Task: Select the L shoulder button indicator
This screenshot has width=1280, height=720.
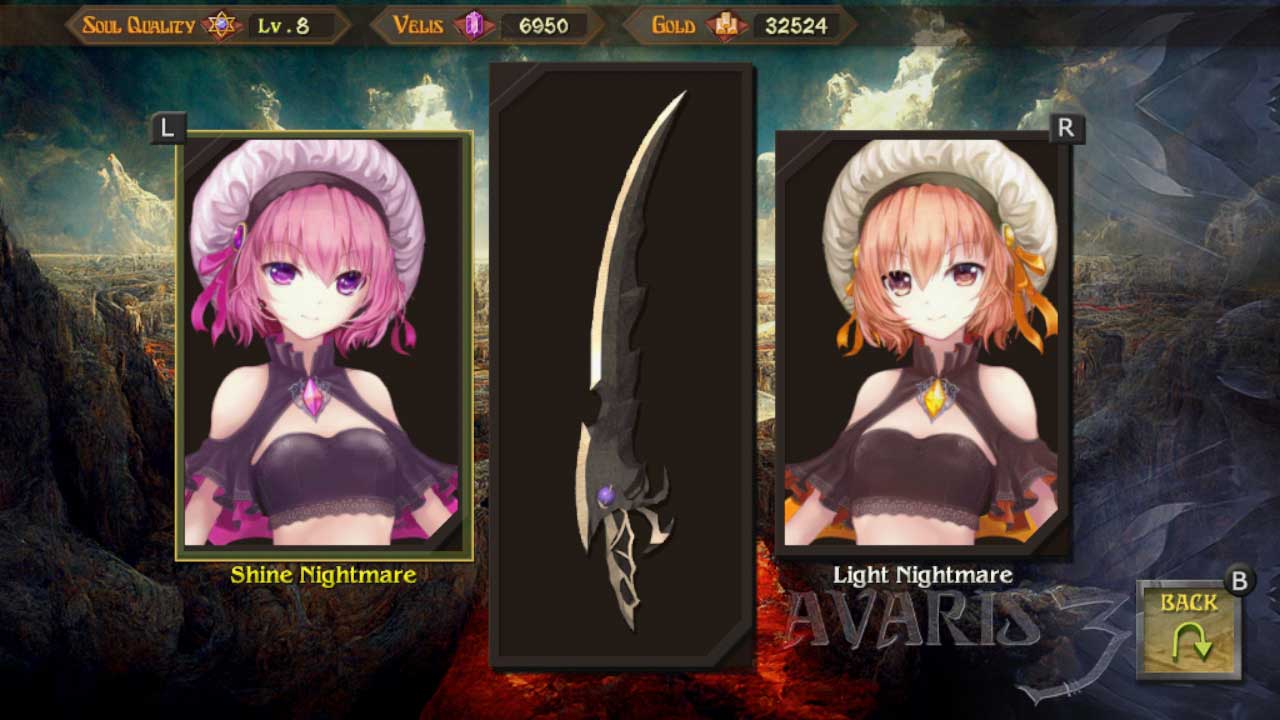Action: (x=167, y=126)
